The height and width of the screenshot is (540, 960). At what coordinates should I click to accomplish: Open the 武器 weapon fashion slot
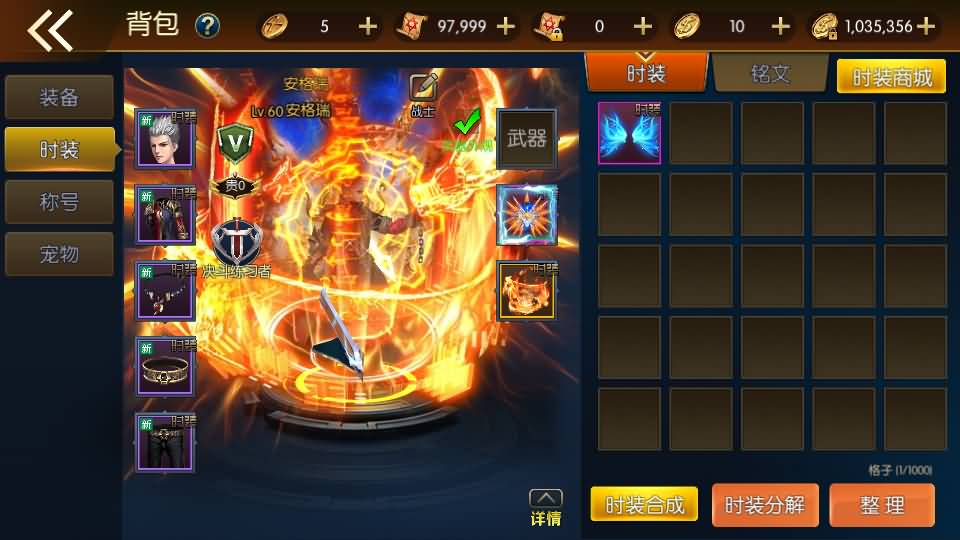526,139
